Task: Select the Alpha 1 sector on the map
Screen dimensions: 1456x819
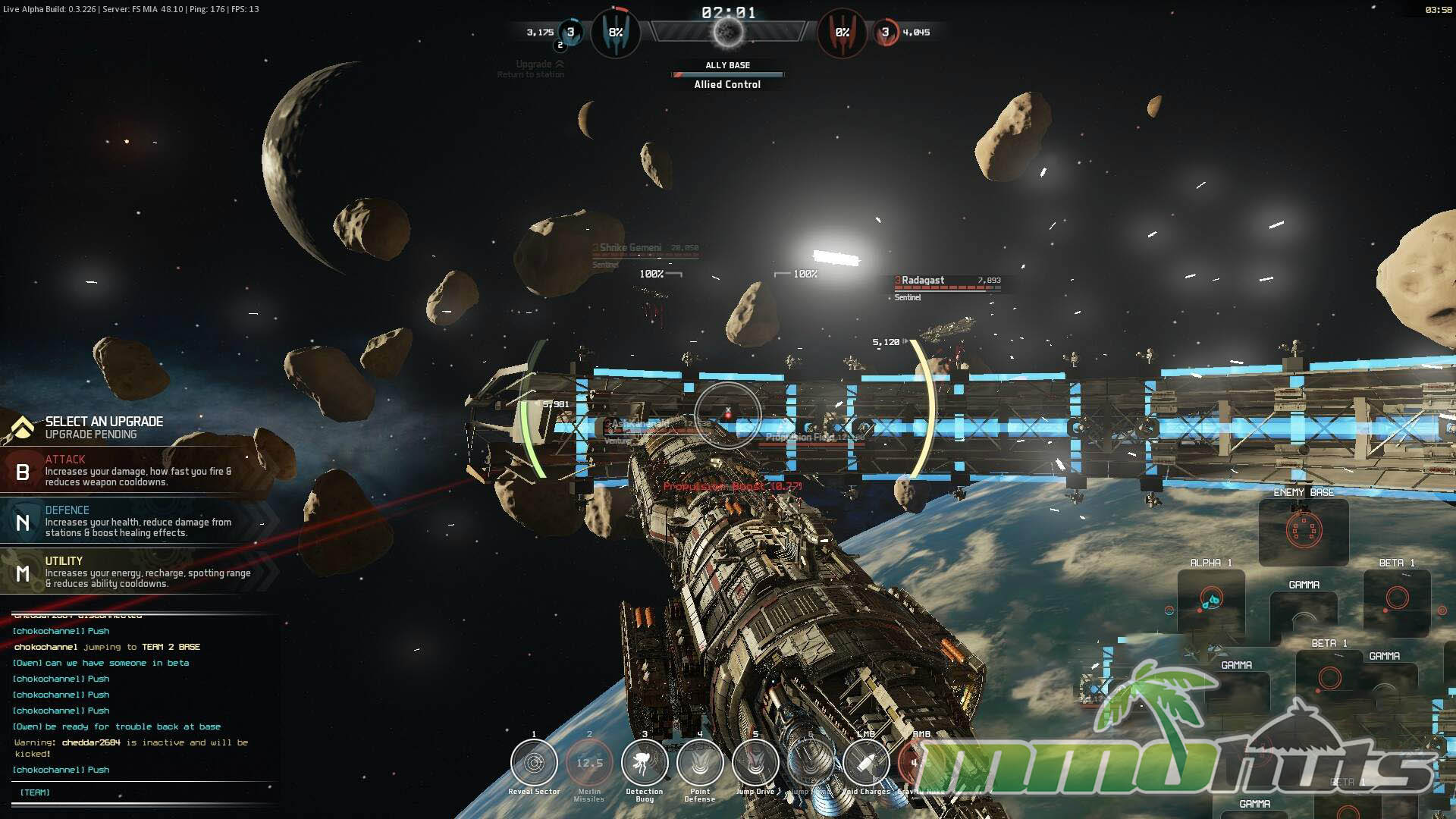Action: point(1211,601)
